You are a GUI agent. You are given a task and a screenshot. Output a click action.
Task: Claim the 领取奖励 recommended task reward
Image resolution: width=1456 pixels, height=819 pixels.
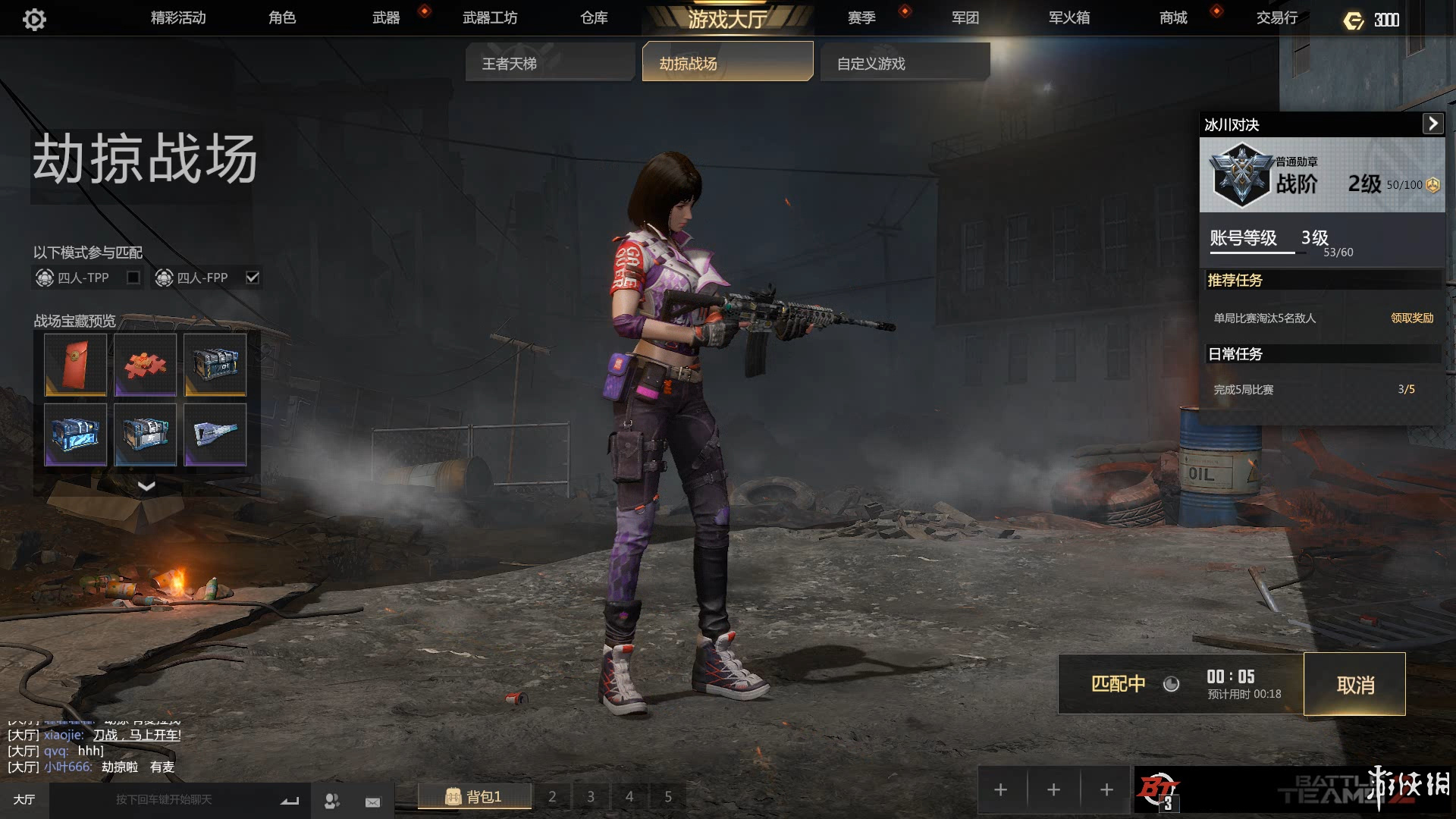[x=1411, y=318]
